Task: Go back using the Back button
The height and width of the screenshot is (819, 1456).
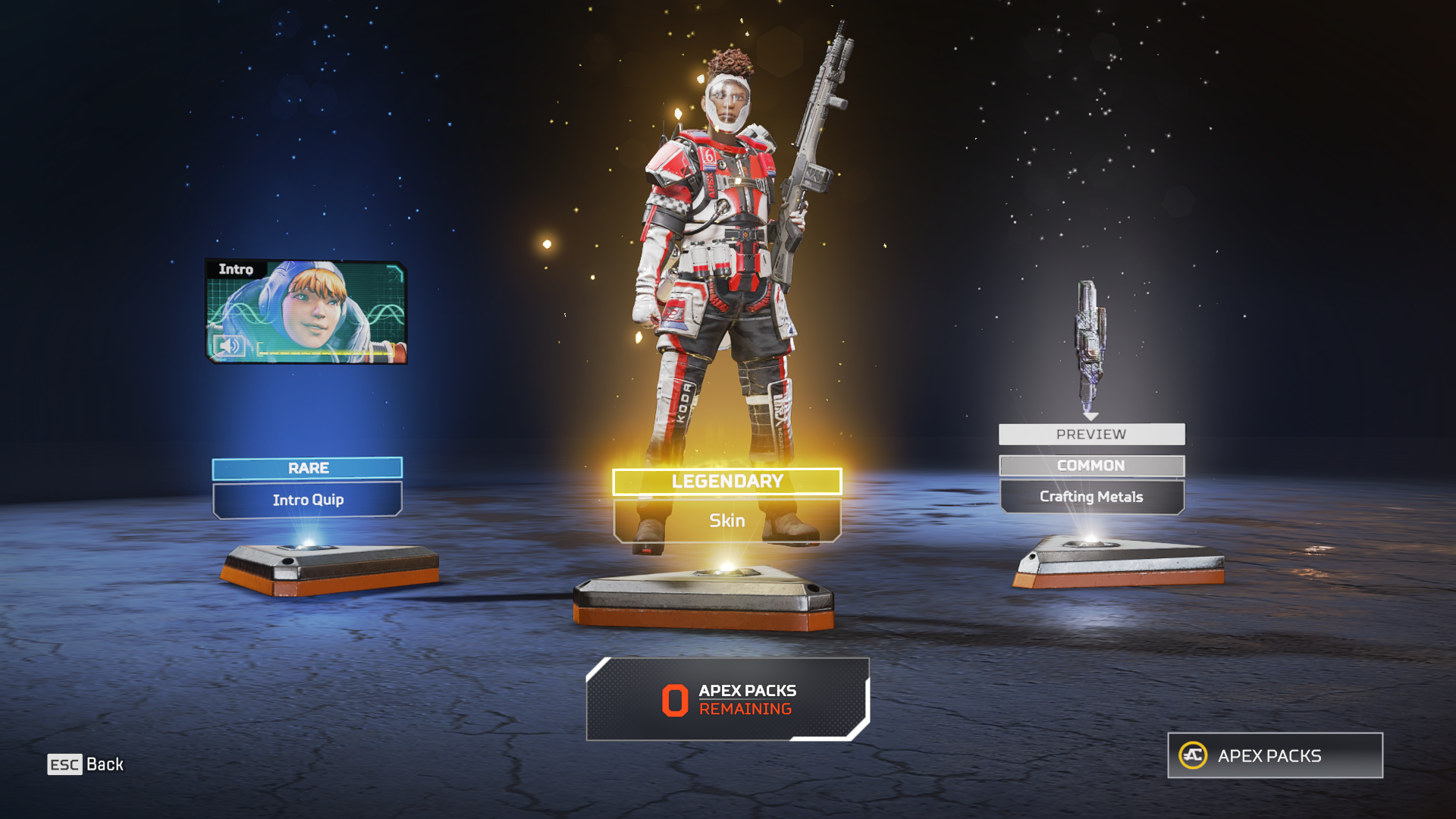Action: click(x=86, y=764)
